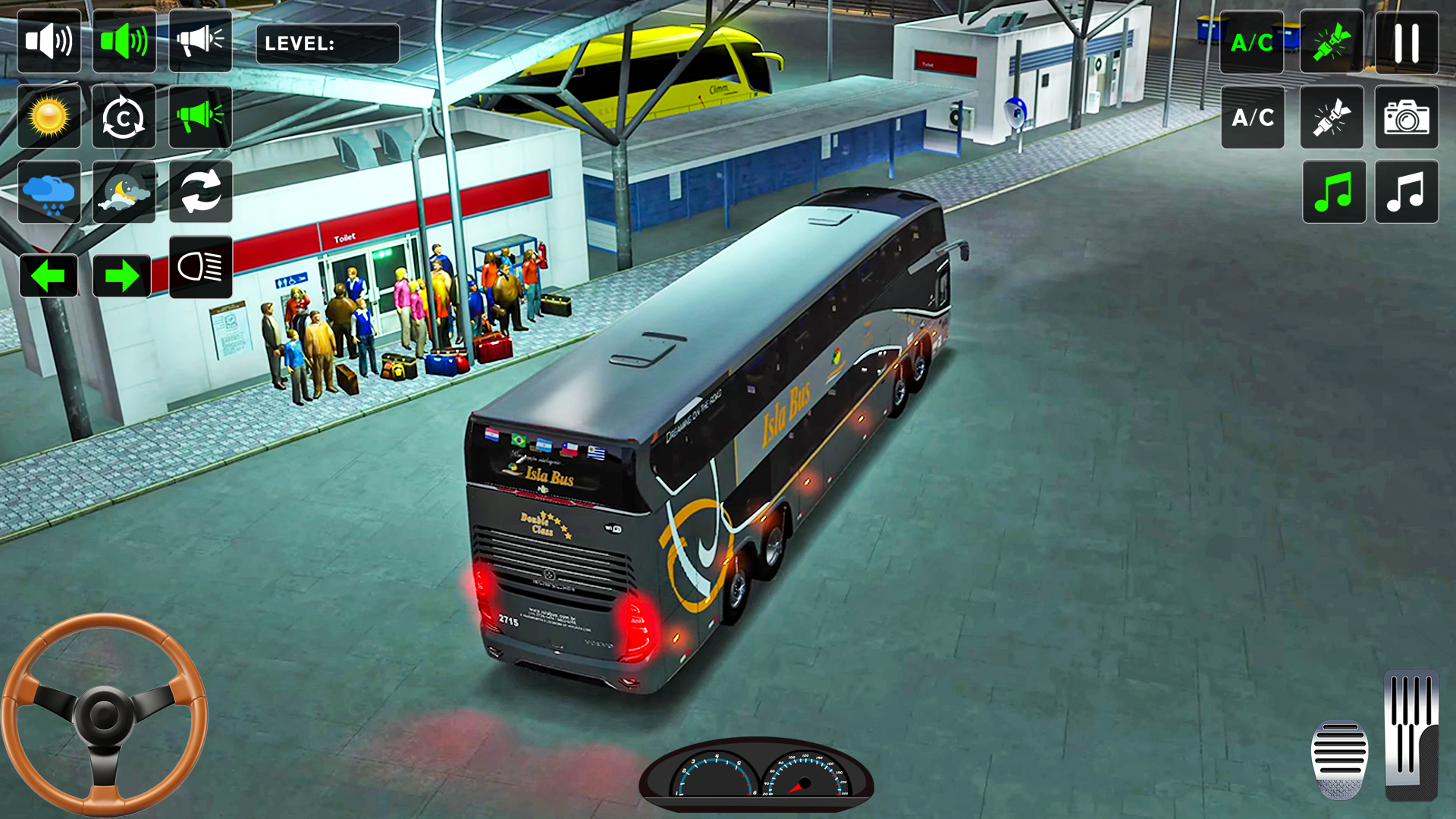
Task: Select the rainy weather icon
Action: coord(49,192)
